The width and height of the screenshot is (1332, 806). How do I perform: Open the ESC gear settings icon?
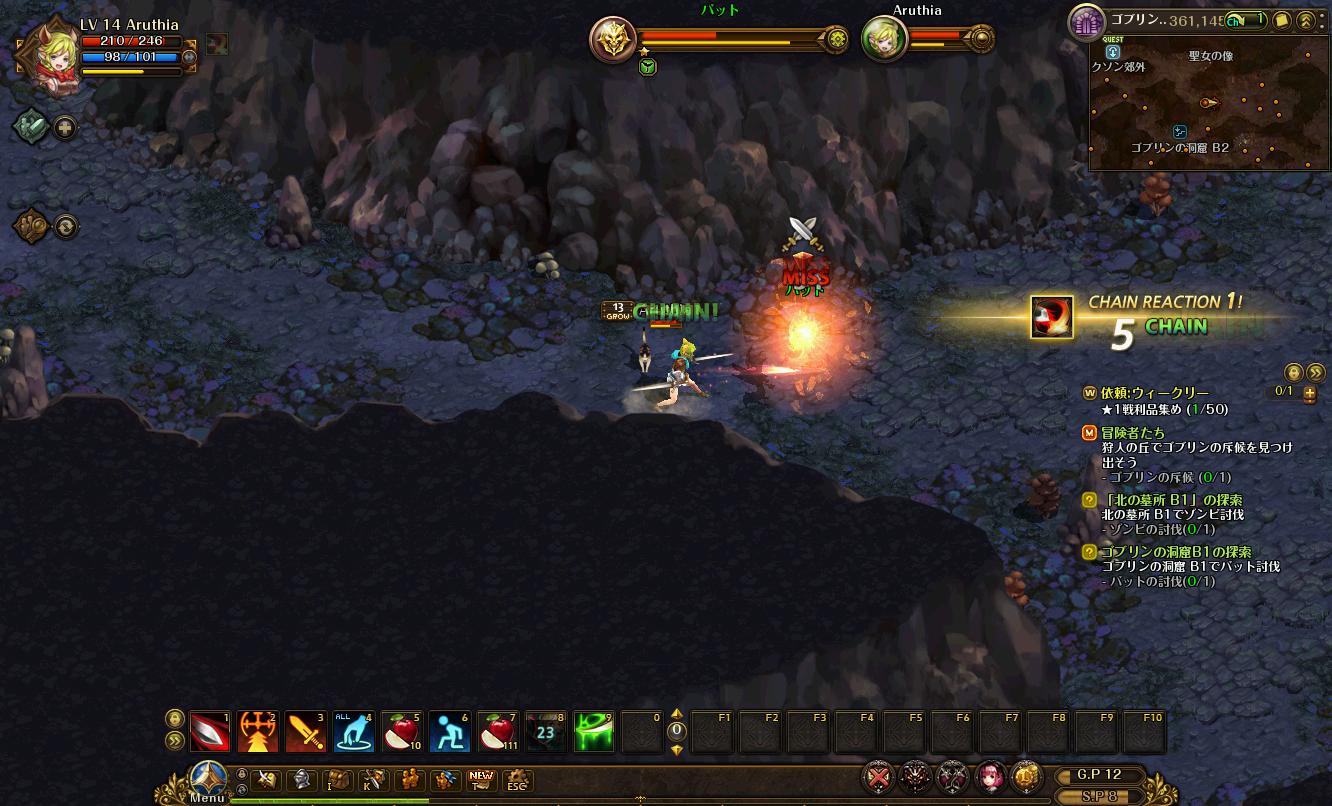(x=516, y=780)
